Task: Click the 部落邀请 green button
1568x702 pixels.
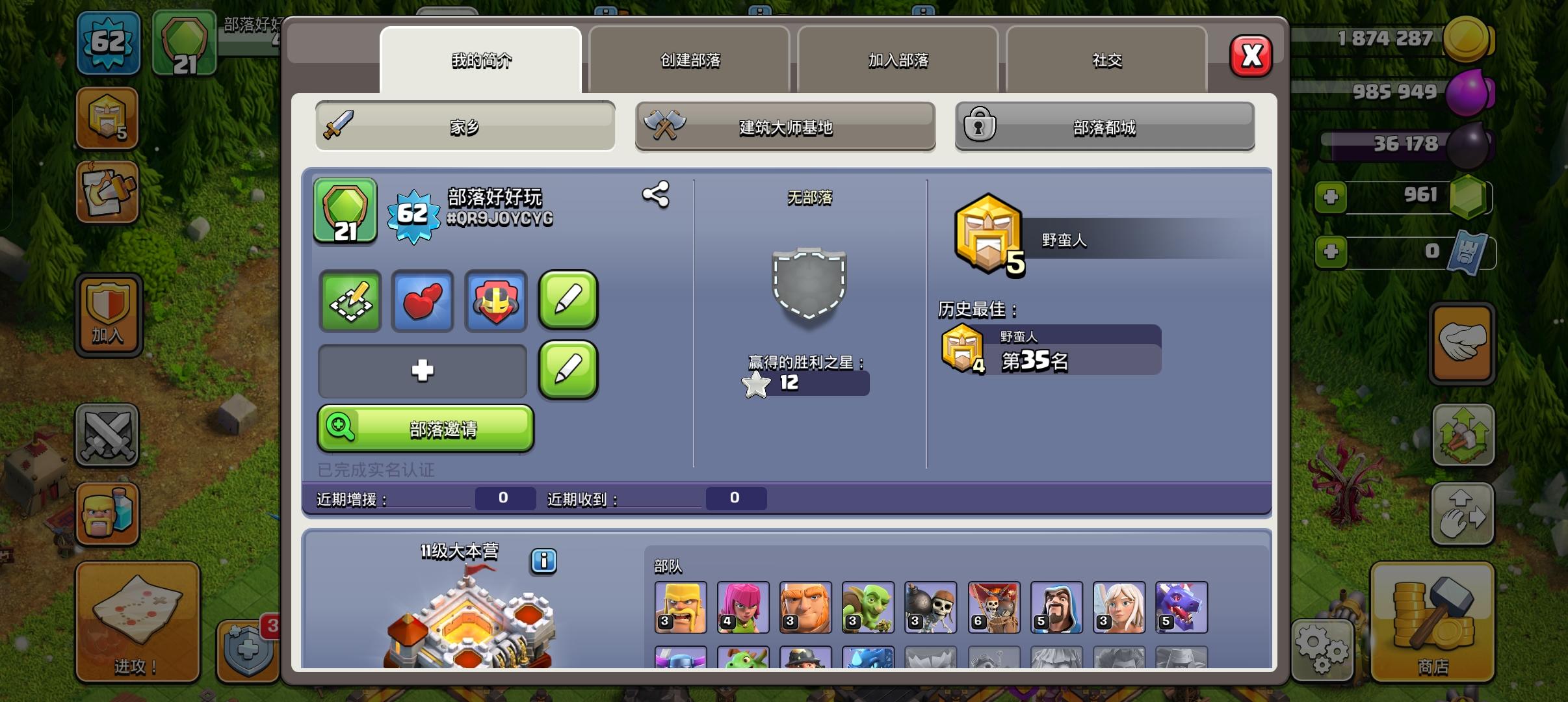Action: tap(425, 429)
